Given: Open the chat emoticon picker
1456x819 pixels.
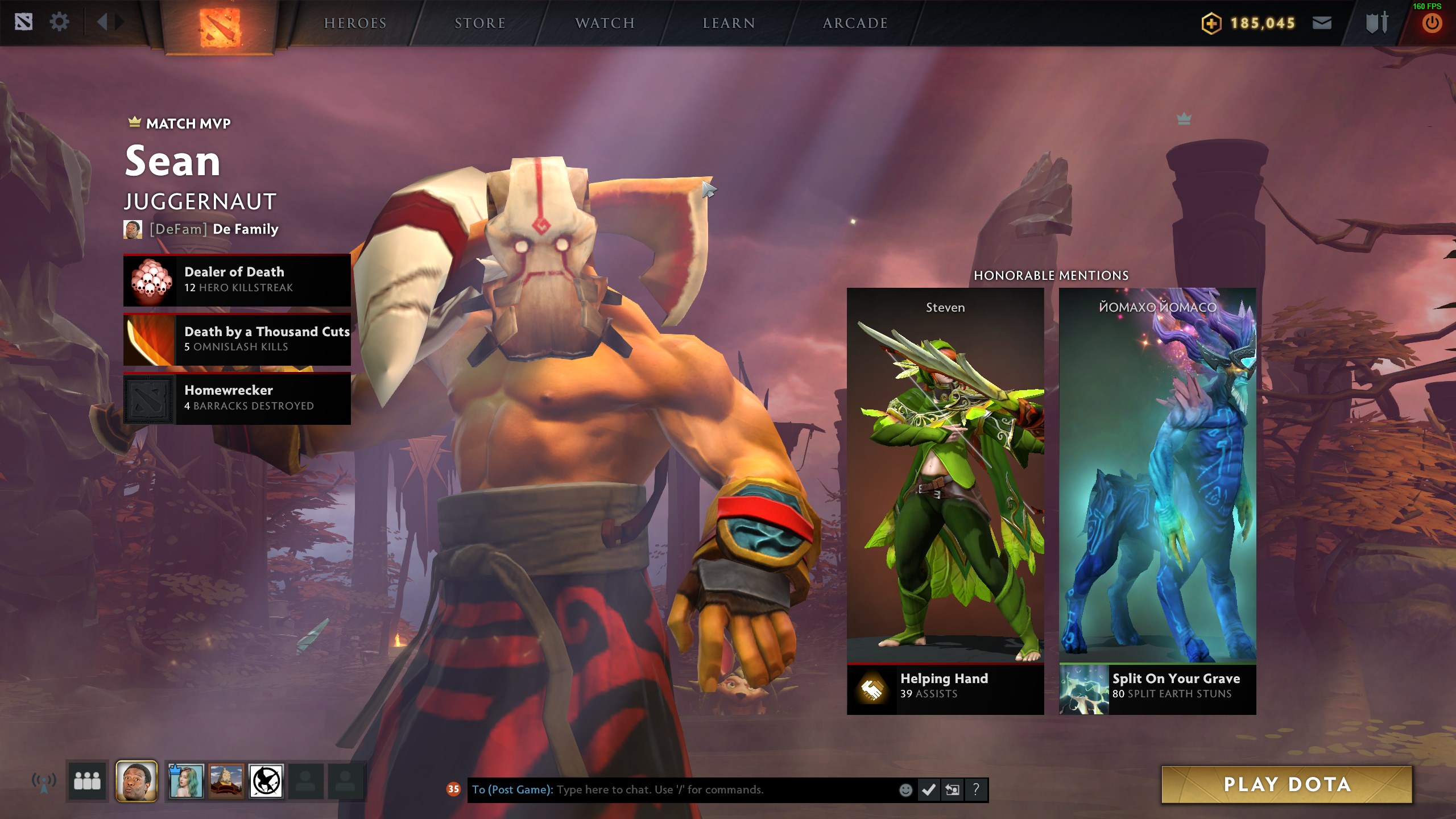Looking at the screenshot, I should click(x=905, y=789).
